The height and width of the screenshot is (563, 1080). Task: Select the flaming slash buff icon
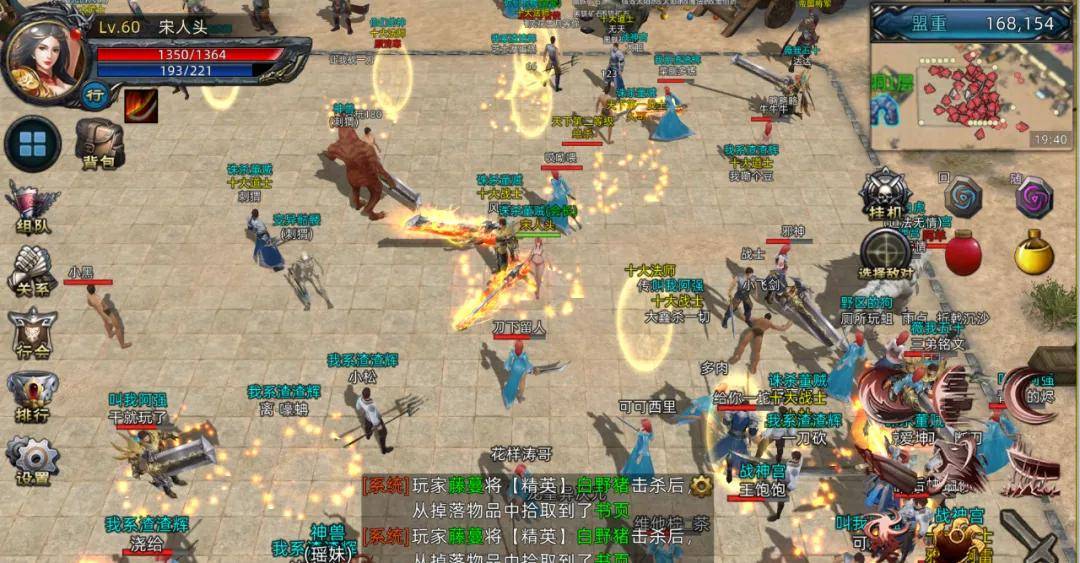coord(141,105)
